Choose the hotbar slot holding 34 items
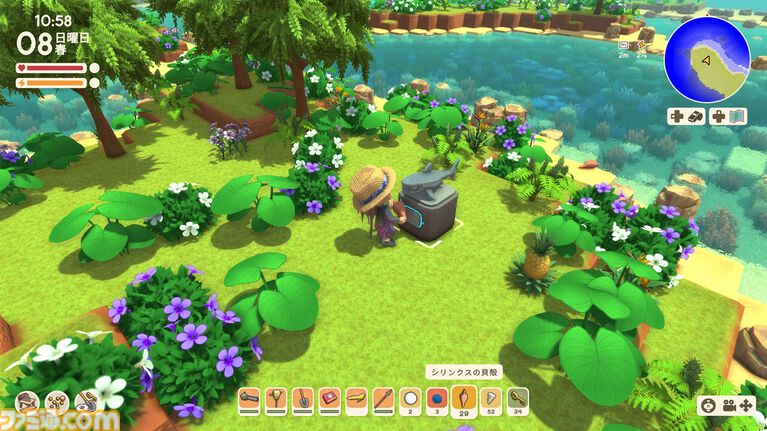 (517, 401)
